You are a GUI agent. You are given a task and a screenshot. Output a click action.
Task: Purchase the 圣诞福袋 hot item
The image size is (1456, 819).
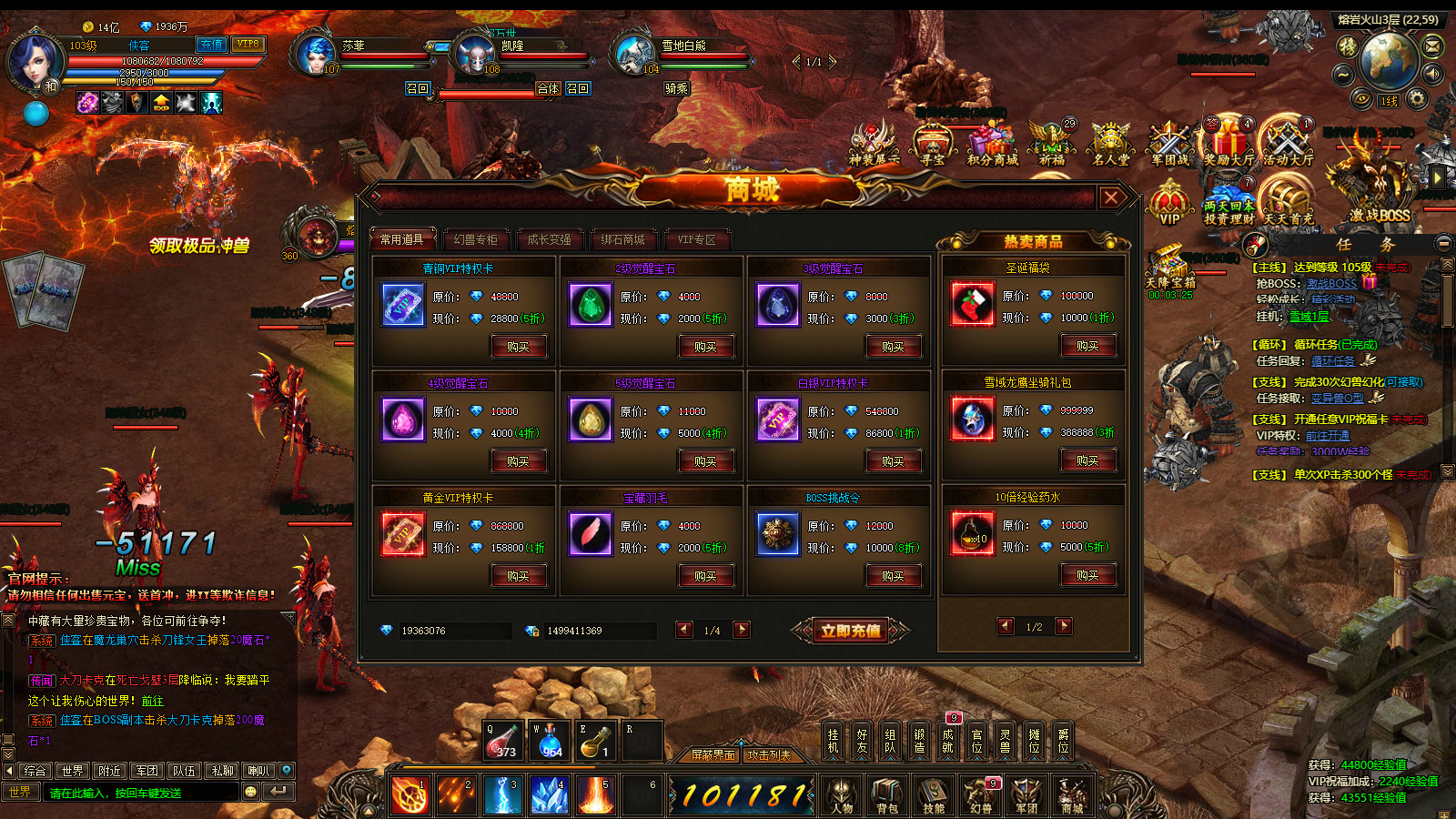(x=1087, y=346)
